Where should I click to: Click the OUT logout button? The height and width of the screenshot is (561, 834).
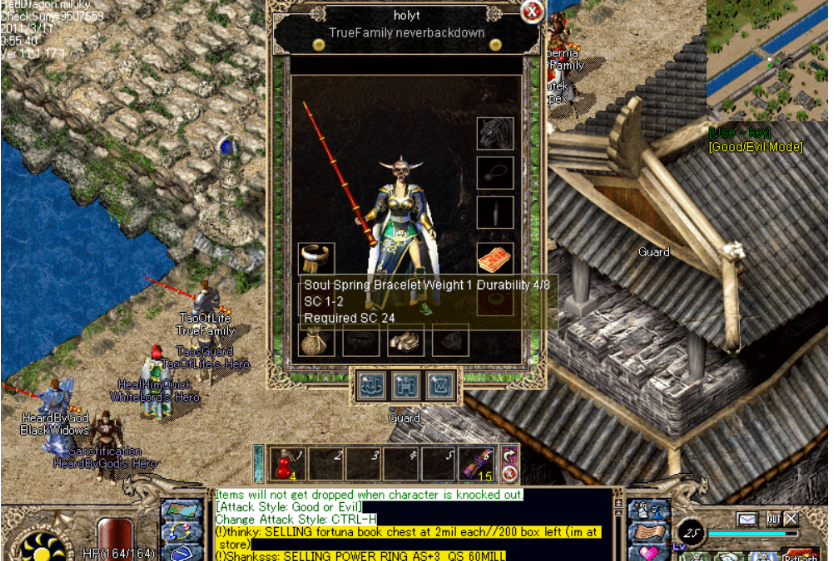coord(772,519)
